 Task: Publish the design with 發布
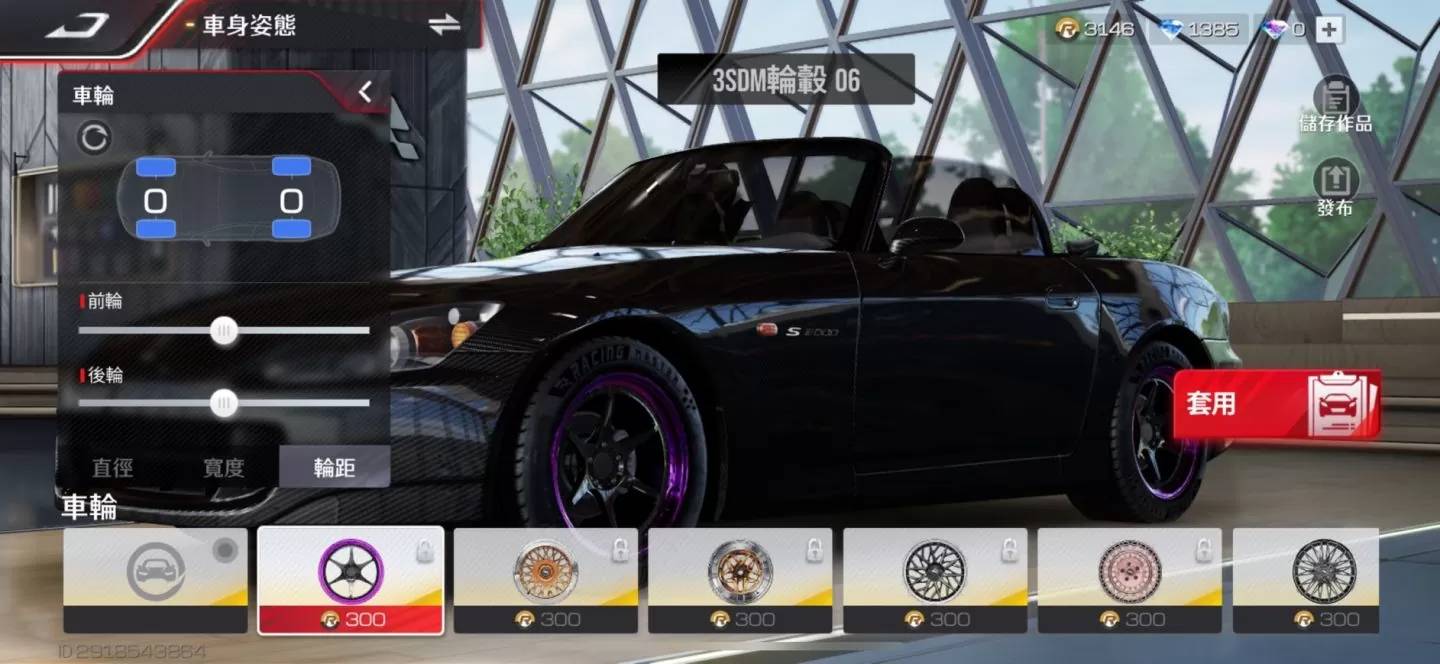(x=1335, y=189)
